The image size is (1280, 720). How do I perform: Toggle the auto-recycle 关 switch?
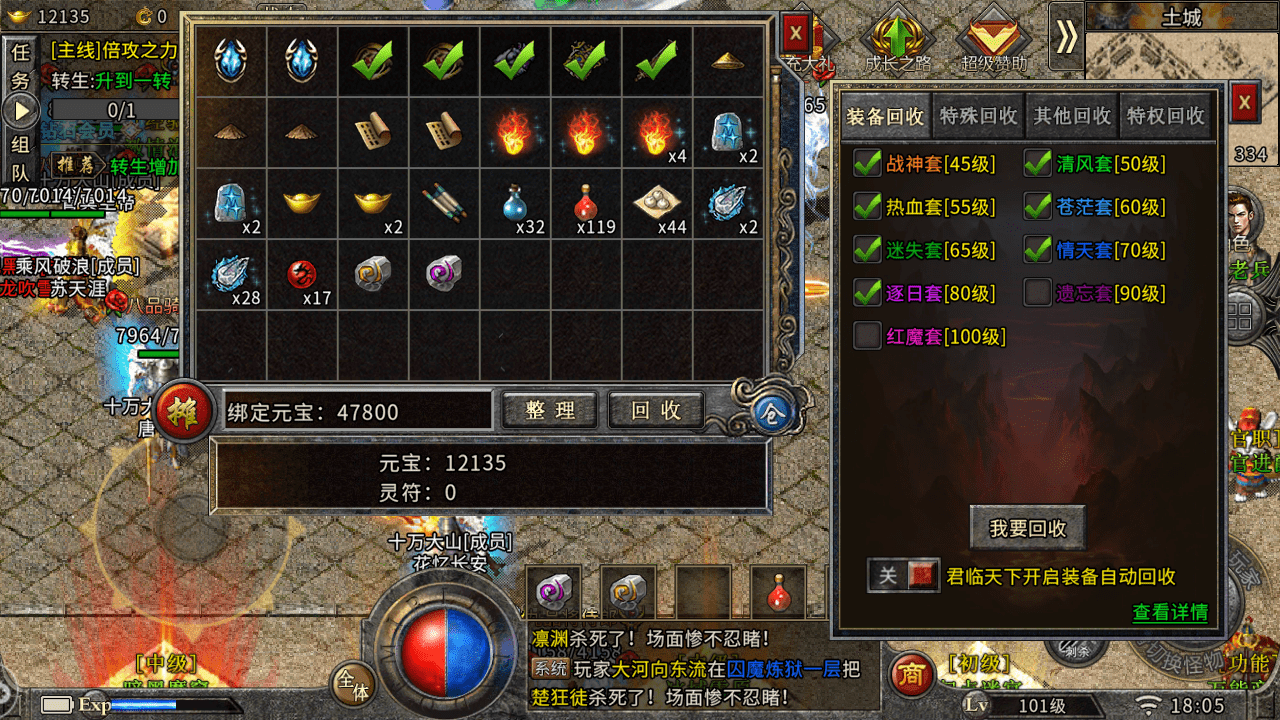(x=904, y=576)
